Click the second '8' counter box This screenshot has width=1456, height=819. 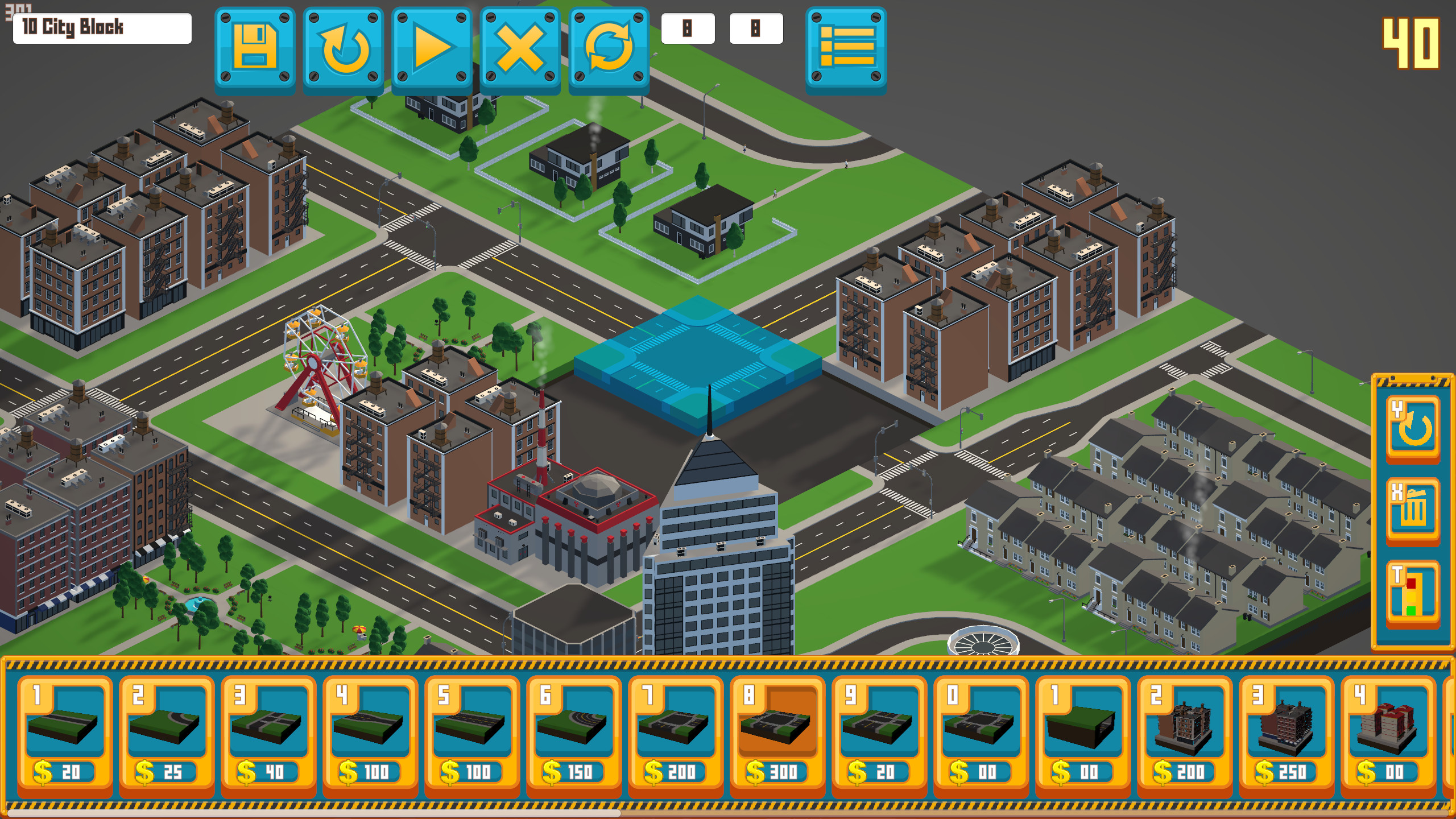point(756,28)
